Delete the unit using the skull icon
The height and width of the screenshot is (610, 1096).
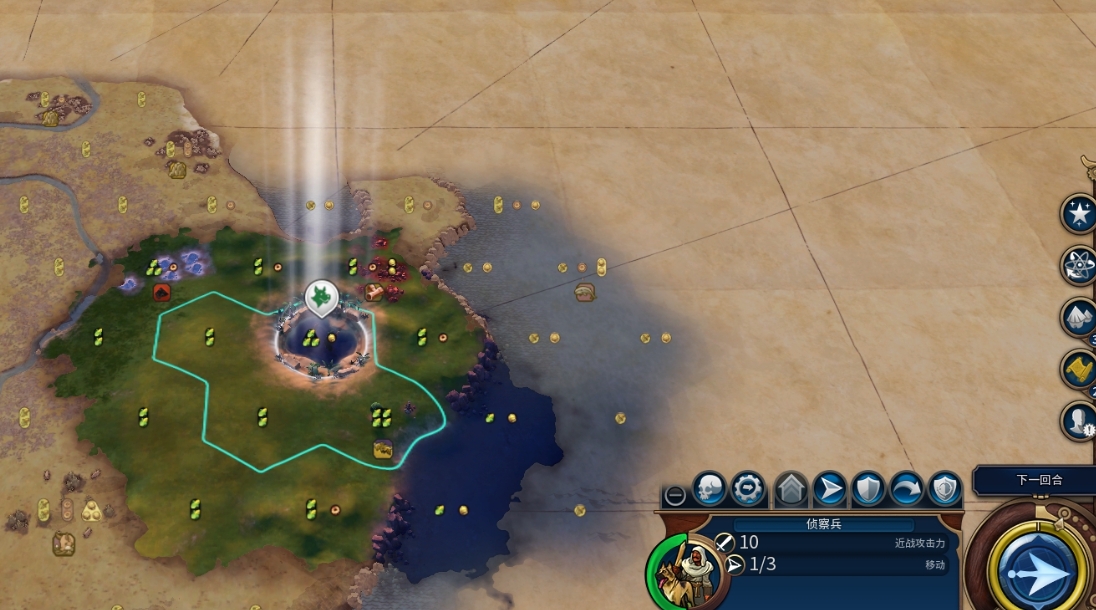click(x=709, y=489)
